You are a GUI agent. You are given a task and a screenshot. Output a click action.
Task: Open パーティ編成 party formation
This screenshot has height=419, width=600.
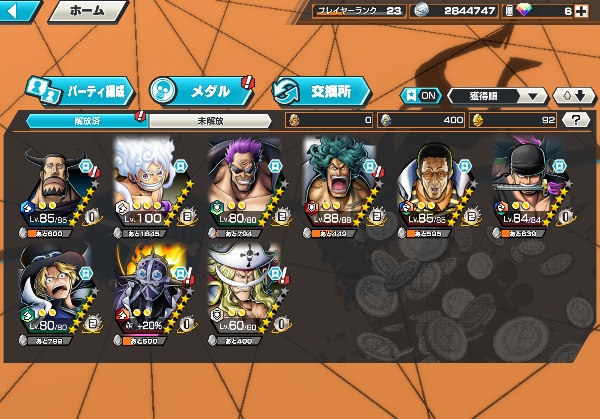pyautogui.click(x=78, y=88)
